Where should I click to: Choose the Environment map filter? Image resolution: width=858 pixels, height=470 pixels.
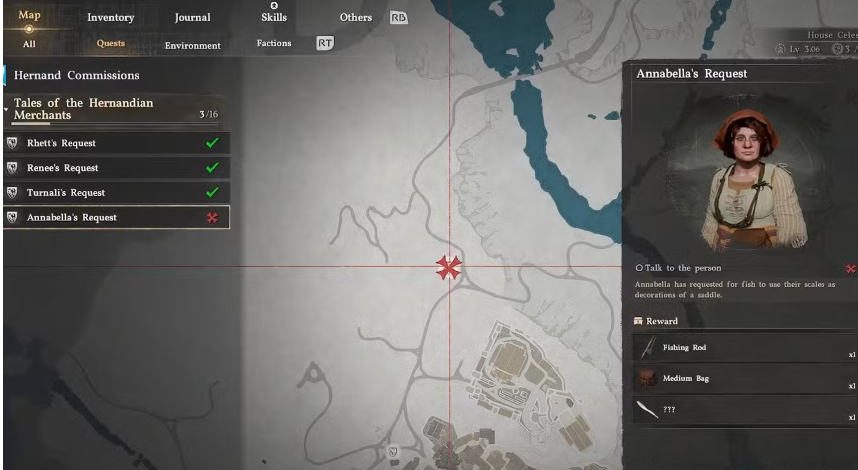tap(193, 44)
